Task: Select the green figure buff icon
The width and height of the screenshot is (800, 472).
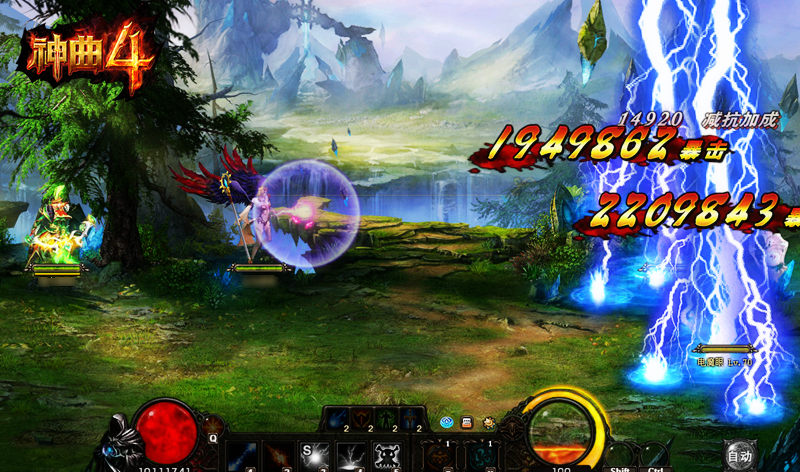Action: coord(386,420)
